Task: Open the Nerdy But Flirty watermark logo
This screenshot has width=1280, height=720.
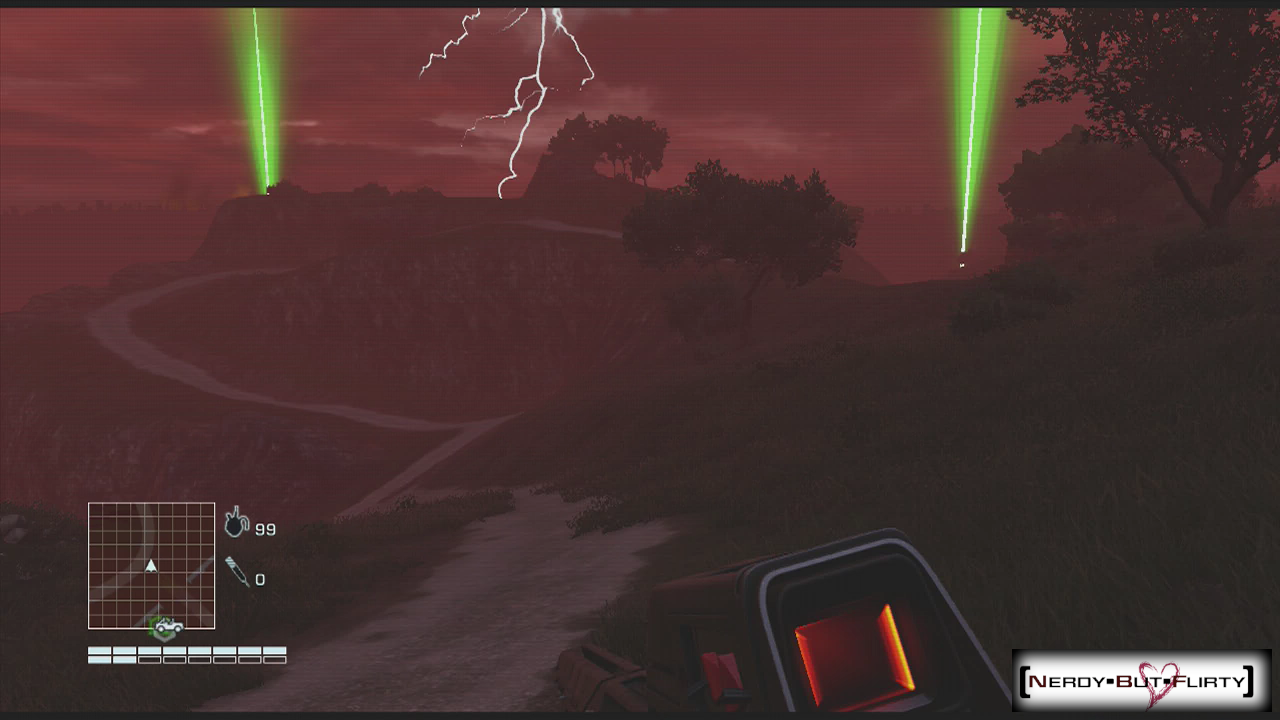Action: (1140, 682)
